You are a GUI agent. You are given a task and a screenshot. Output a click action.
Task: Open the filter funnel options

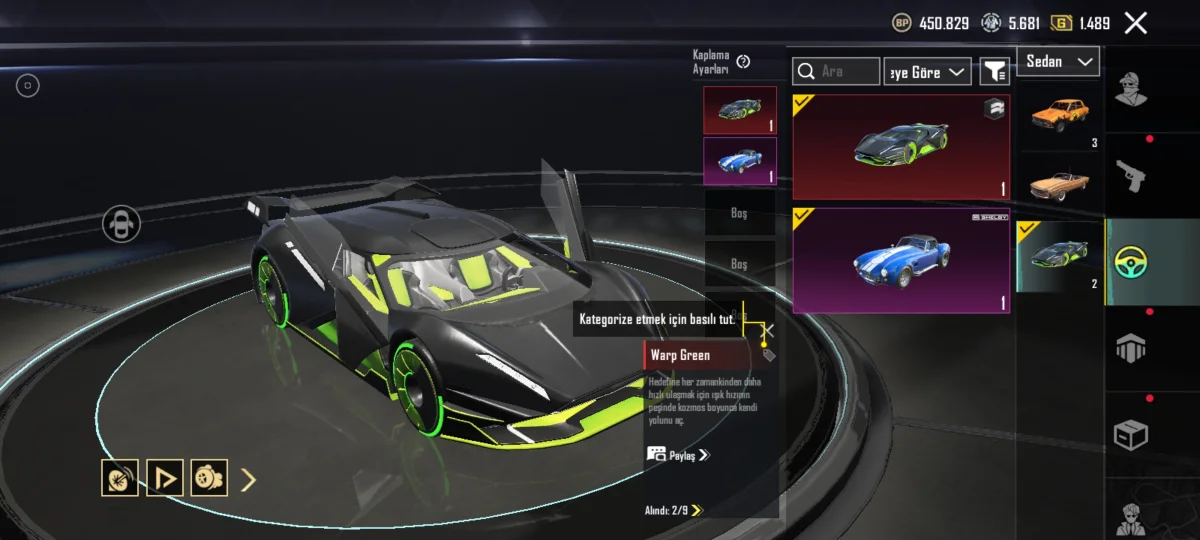click(x=994, y=71)
